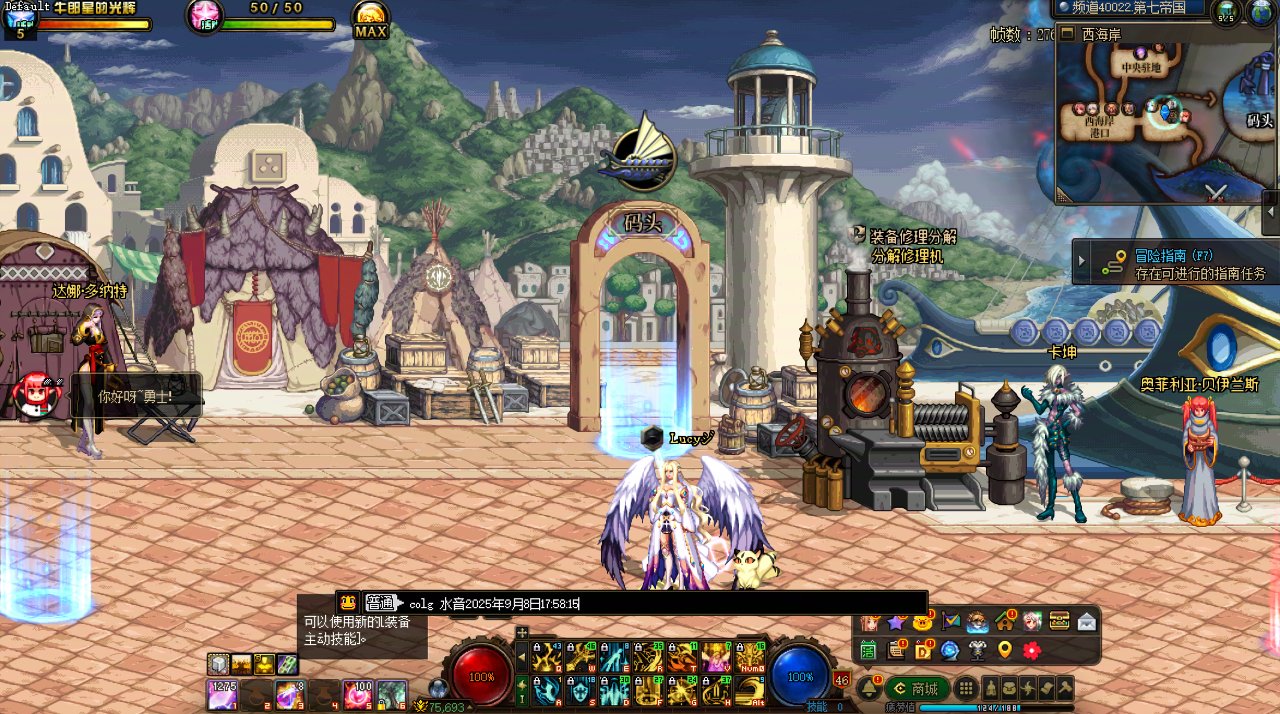Open the grid menu button
1280x714 pixels.
(965, 688)
